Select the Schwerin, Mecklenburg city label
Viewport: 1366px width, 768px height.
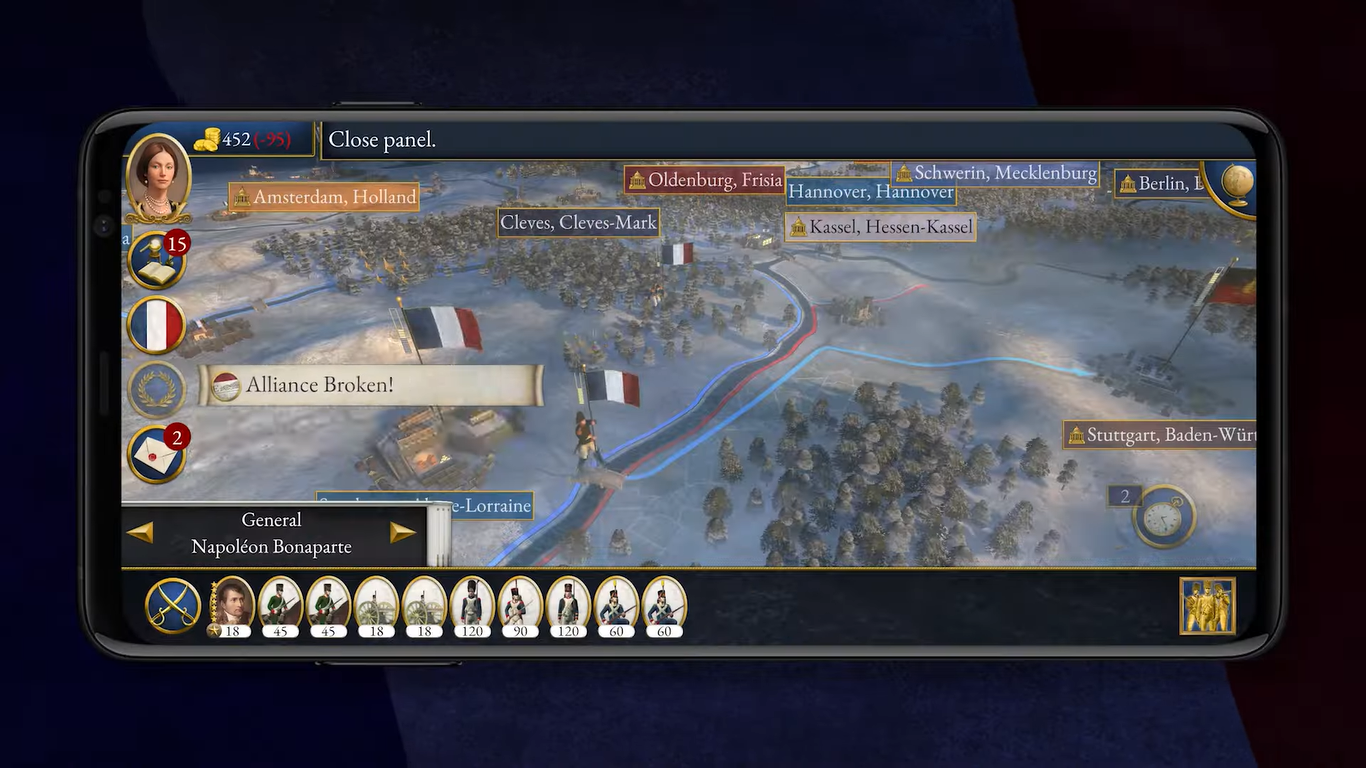995,174
